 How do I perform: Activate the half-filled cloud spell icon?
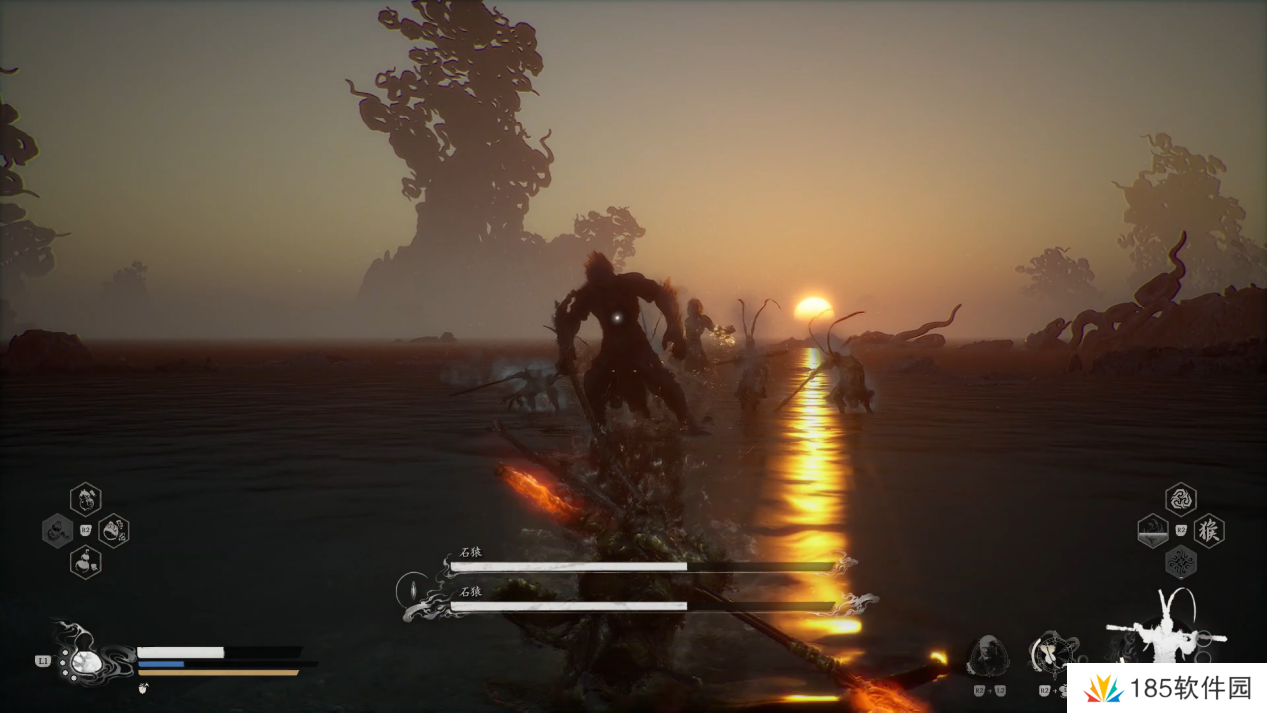tap(1153, 530)
